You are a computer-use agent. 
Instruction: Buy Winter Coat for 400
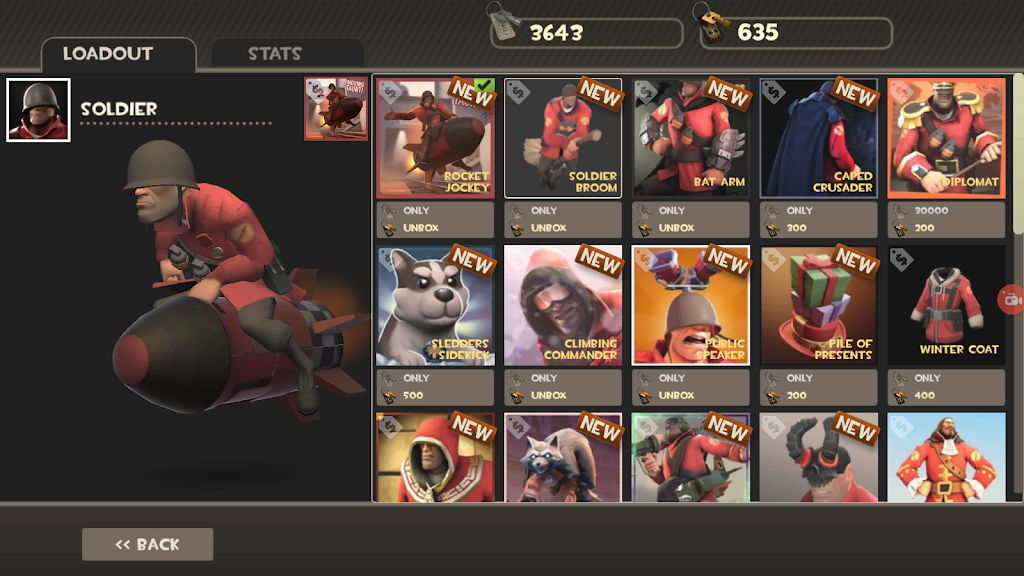tap(946, 387)
